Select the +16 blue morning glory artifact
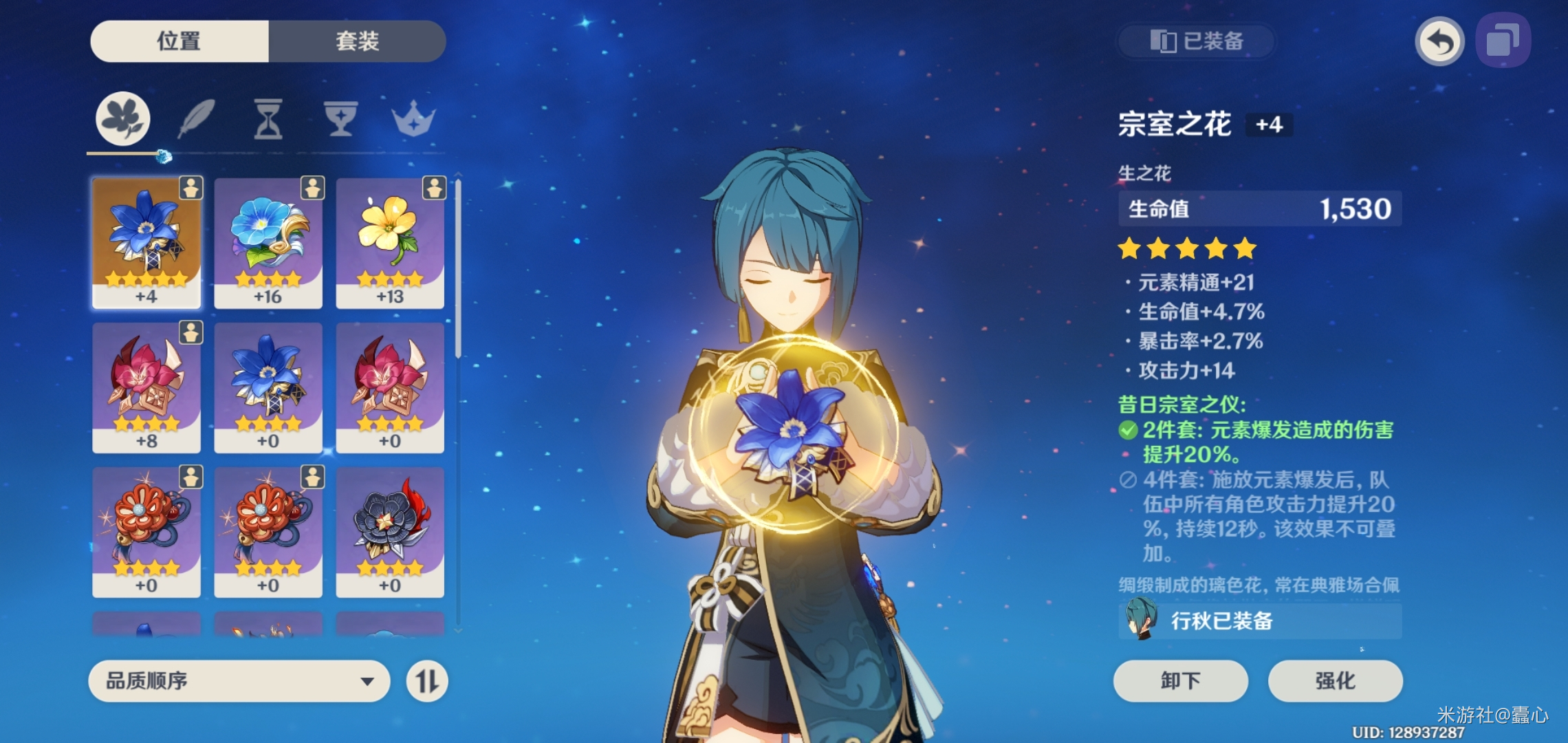1568x743 pixels. [268, 242]
